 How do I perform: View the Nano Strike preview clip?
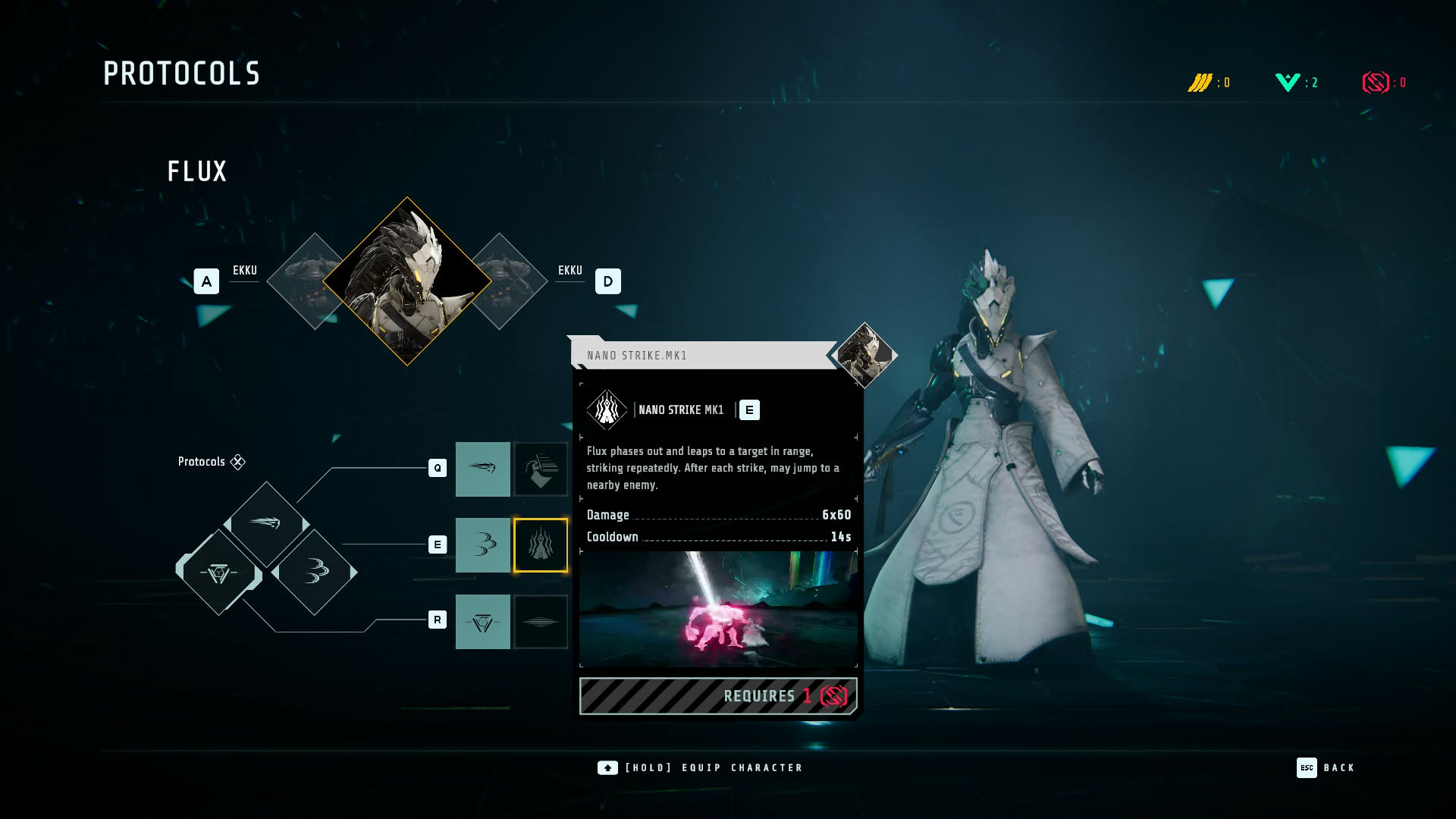point(718,609)
